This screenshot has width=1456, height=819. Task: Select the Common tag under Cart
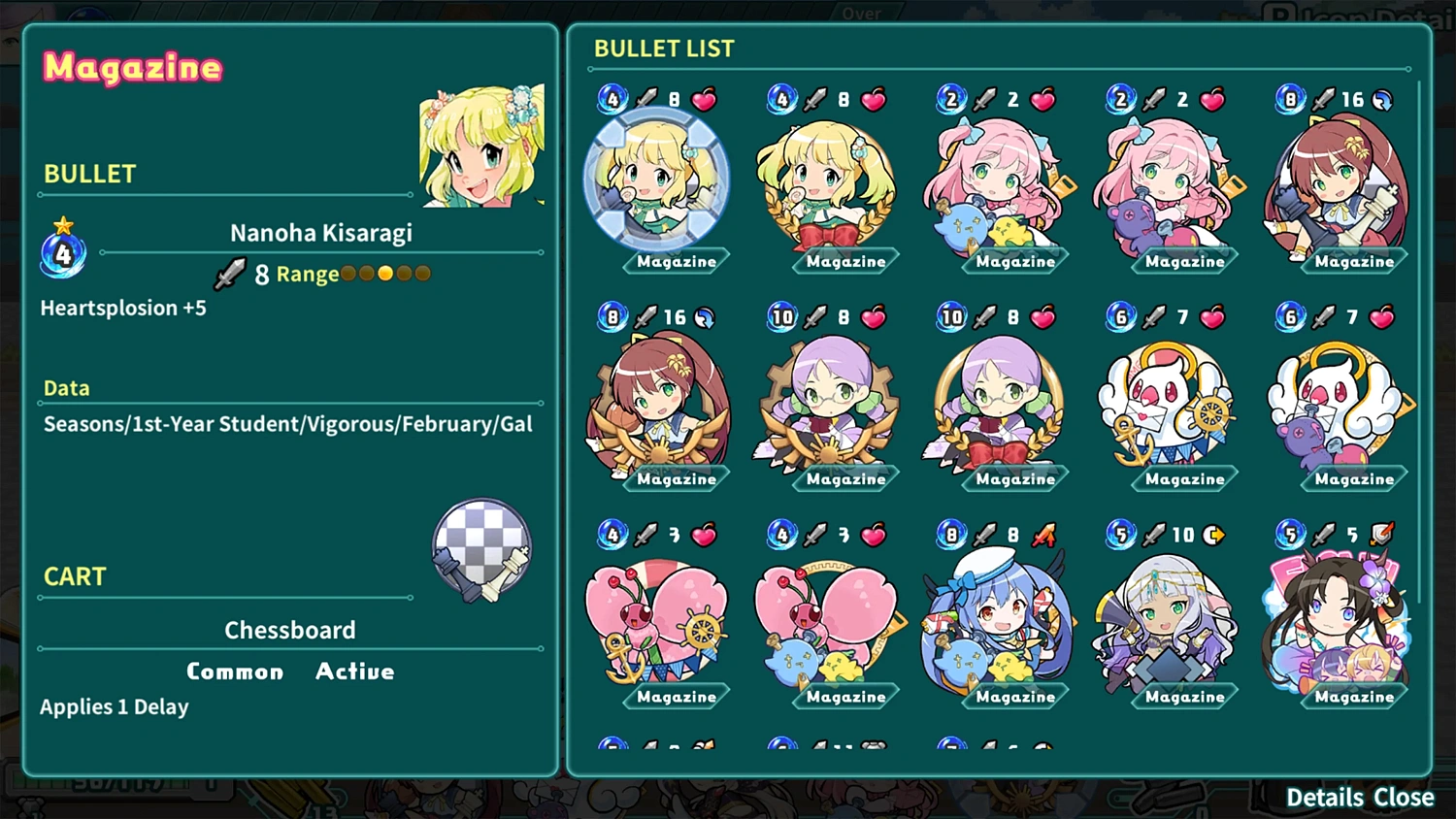coord(235,671)
